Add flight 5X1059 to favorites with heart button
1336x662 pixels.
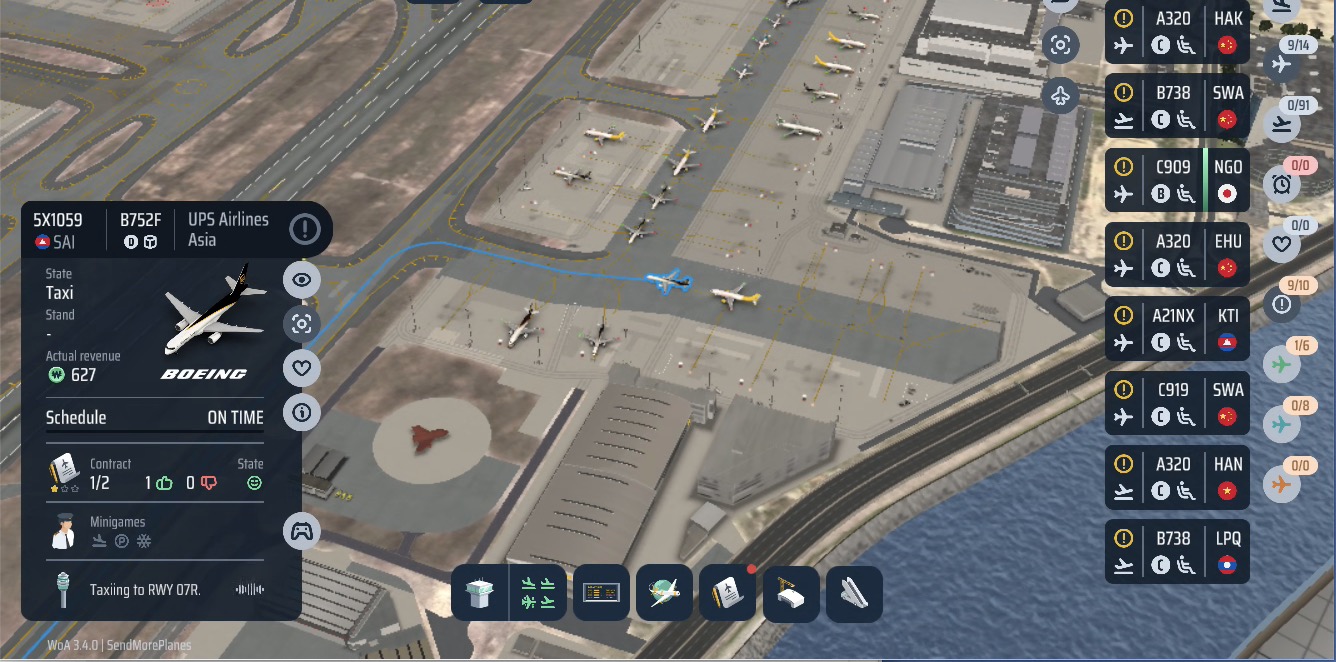[302, 368]
